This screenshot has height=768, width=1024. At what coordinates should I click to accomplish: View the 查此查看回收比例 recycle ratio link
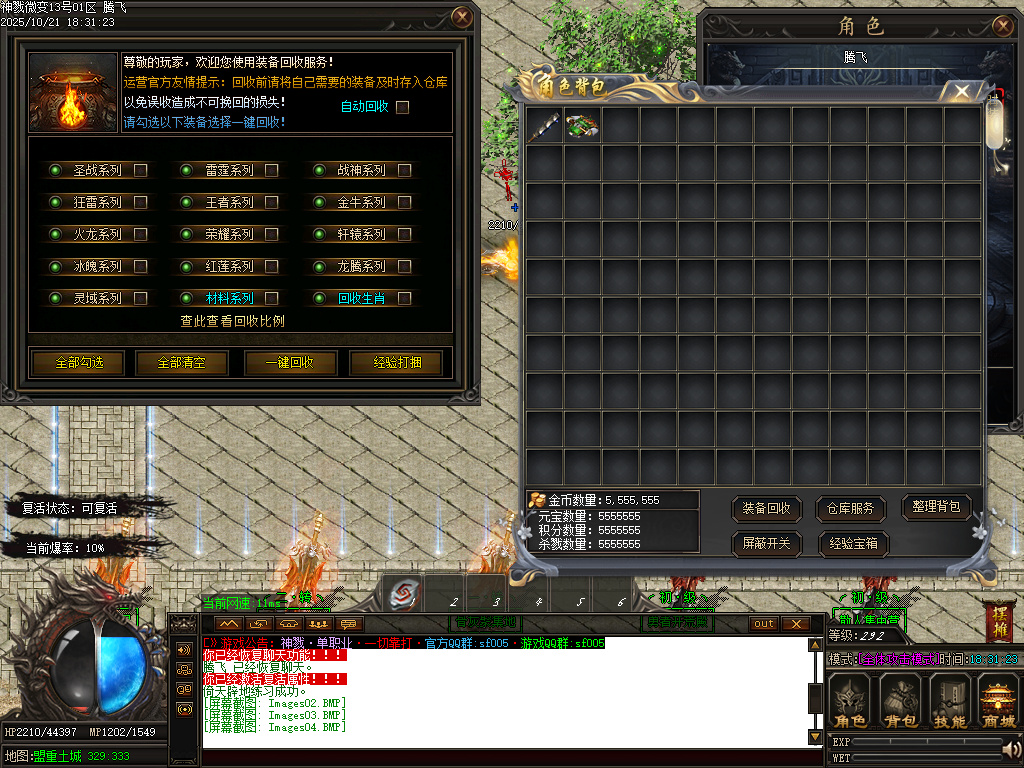point(232,321)
